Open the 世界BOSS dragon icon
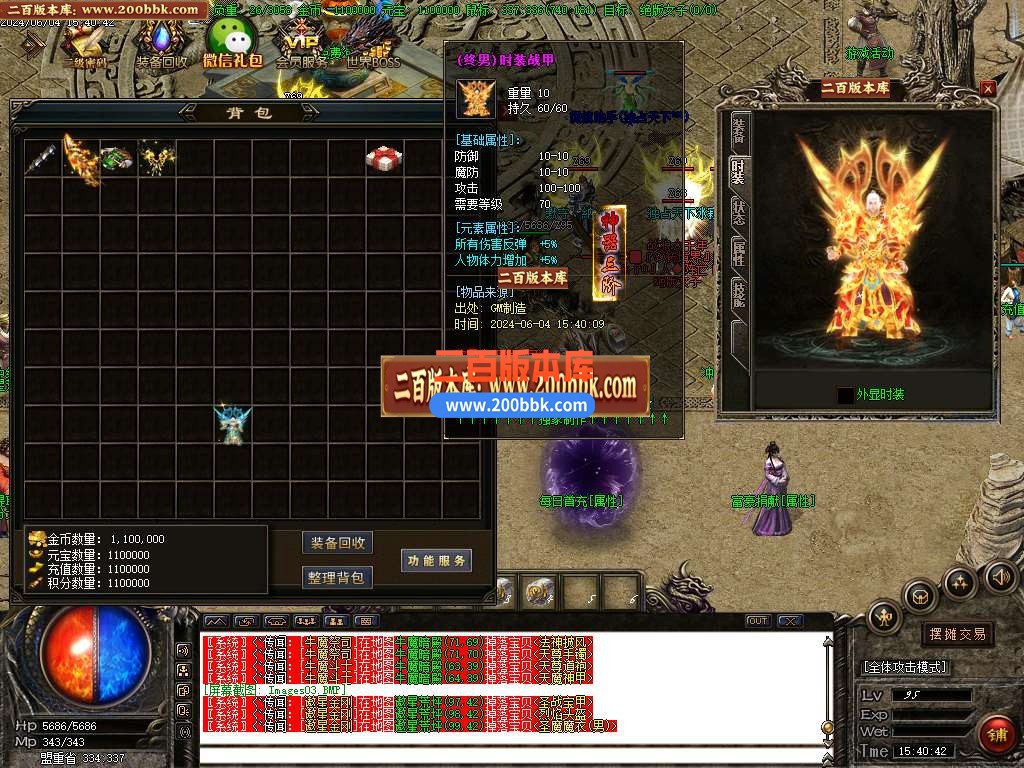This screenshot has height=768, width=1024. click(372, 43)
